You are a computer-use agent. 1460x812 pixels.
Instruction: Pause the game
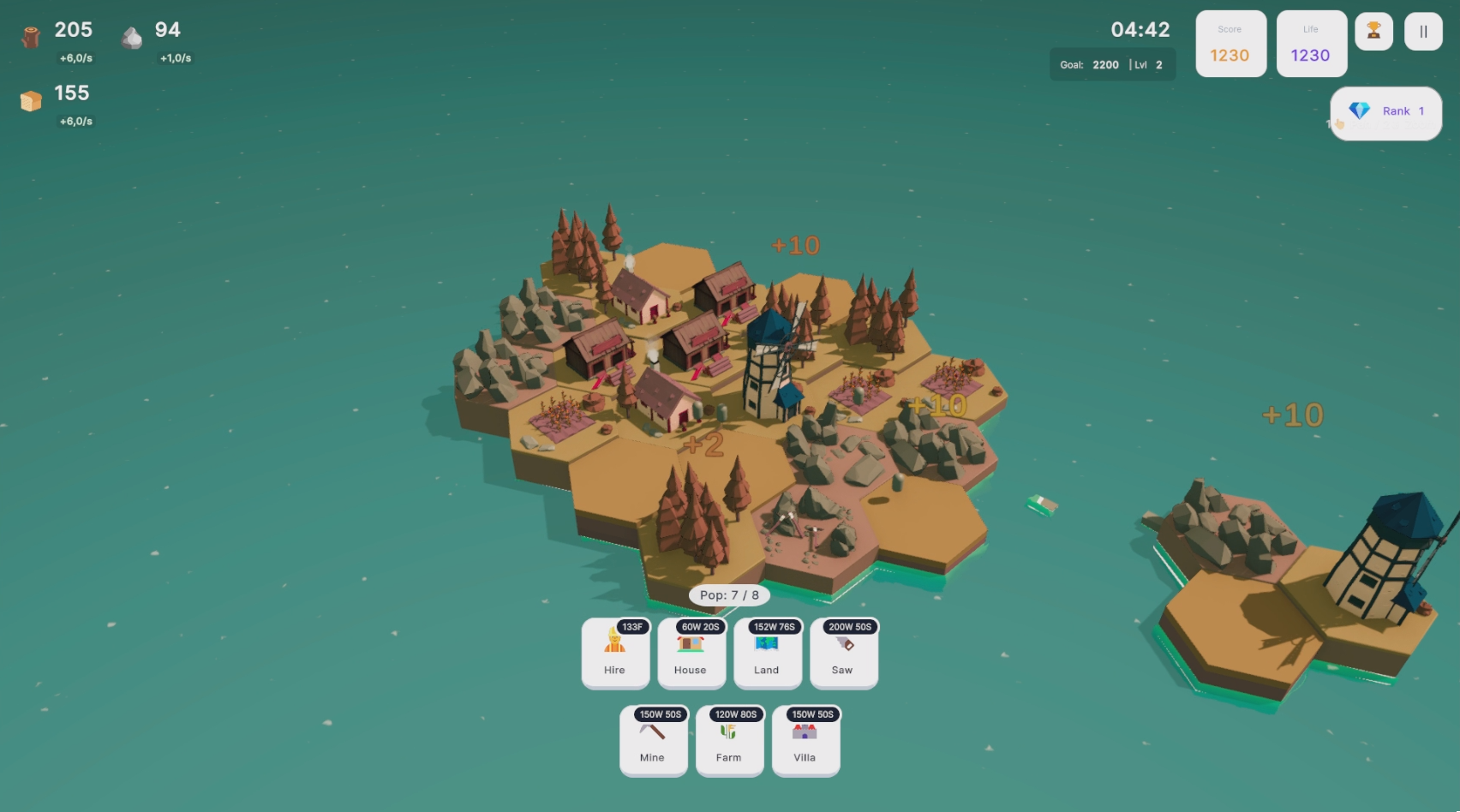pos(1423,32)
